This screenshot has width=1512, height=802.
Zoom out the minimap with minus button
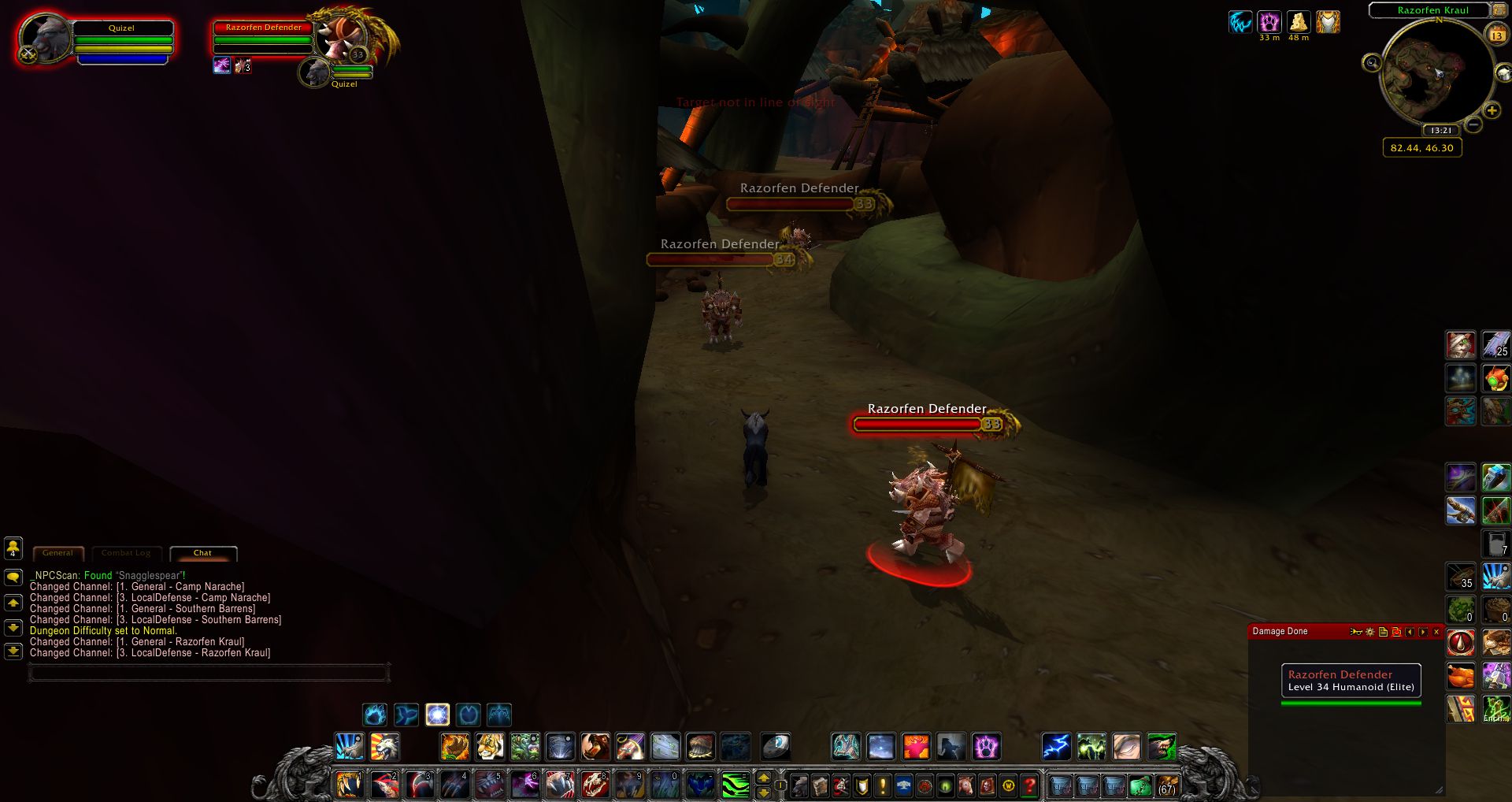[1473, 124]
